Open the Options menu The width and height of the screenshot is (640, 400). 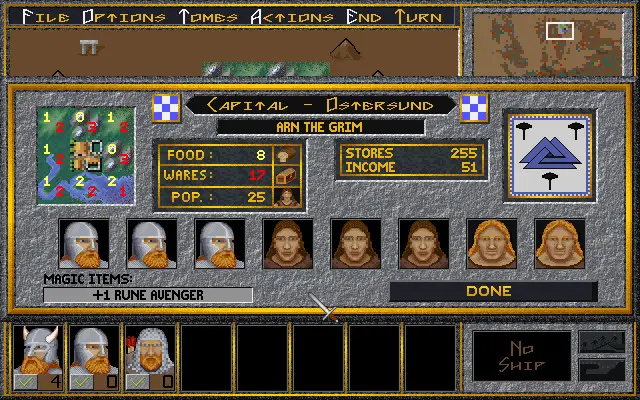pyautogui.click(x=124, y=16)
